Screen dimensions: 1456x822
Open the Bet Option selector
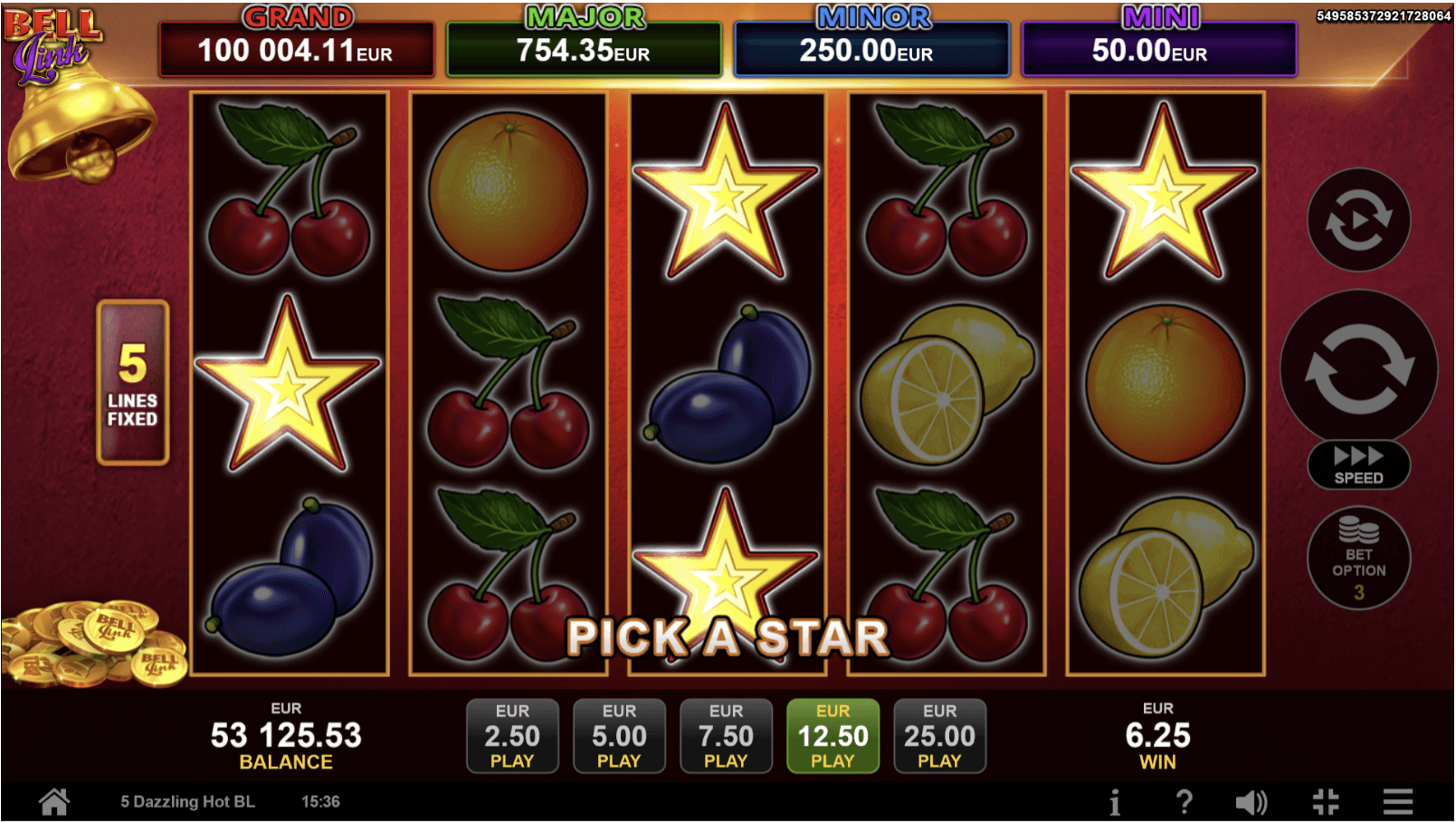pos(1358,559)
